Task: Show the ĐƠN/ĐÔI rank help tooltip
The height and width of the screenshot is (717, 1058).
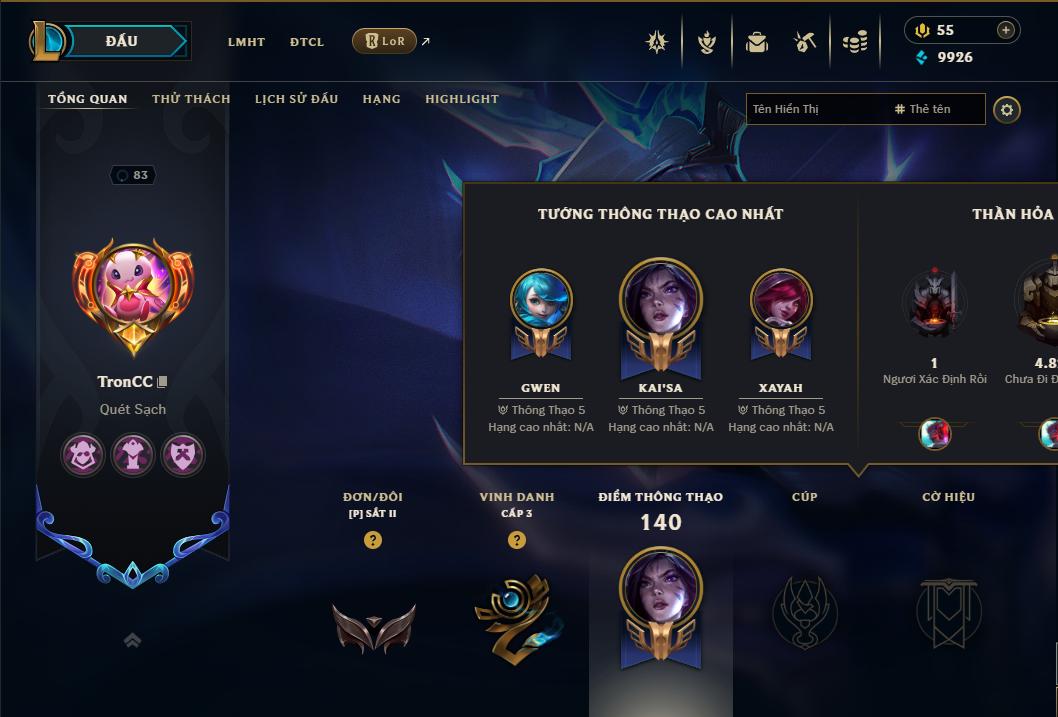Action: [x=373, y=540]
